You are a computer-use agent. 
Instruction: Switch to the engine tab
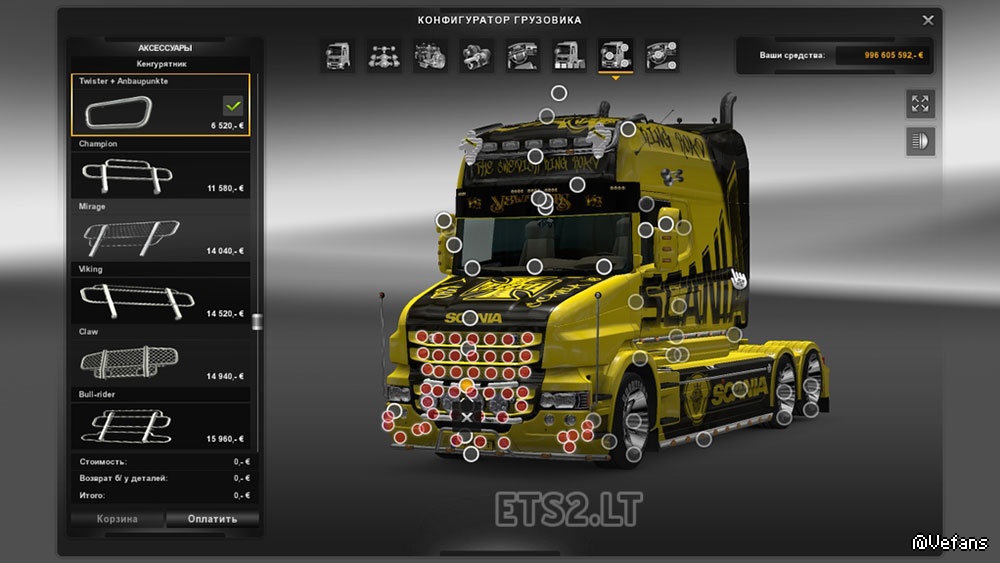pos(430,55)
